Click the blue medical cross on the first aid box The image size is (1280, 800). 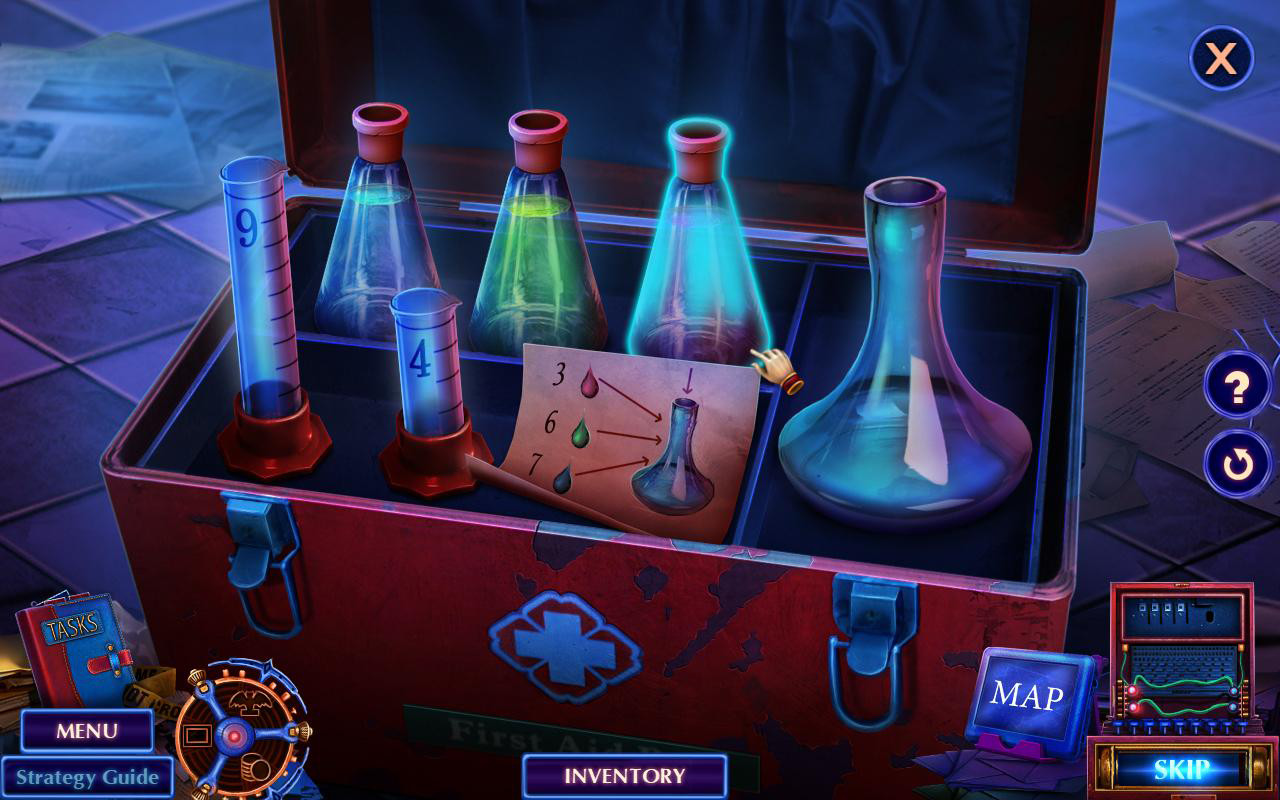[565, 646]
